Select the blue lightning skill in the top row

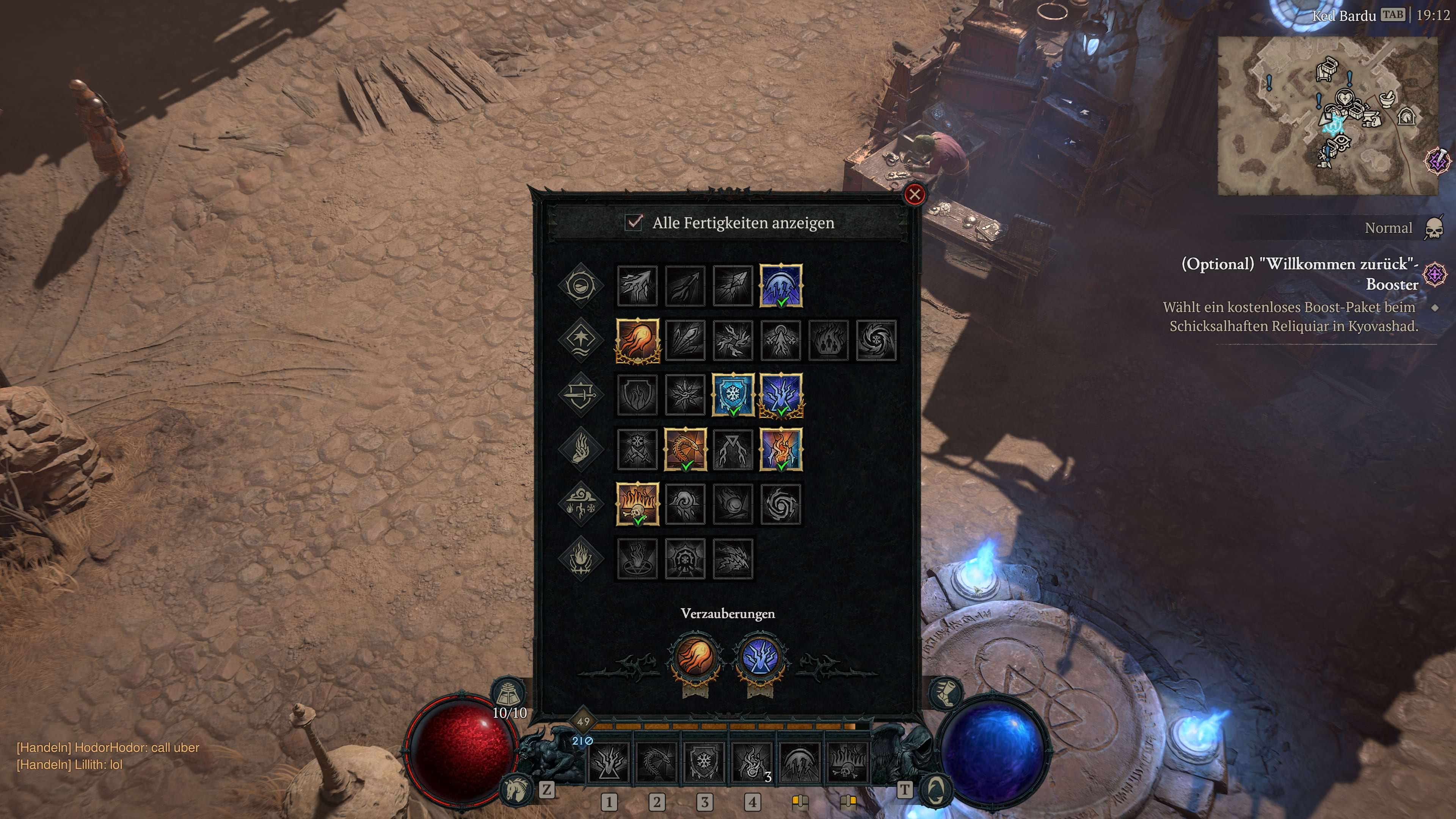point(781,286)
